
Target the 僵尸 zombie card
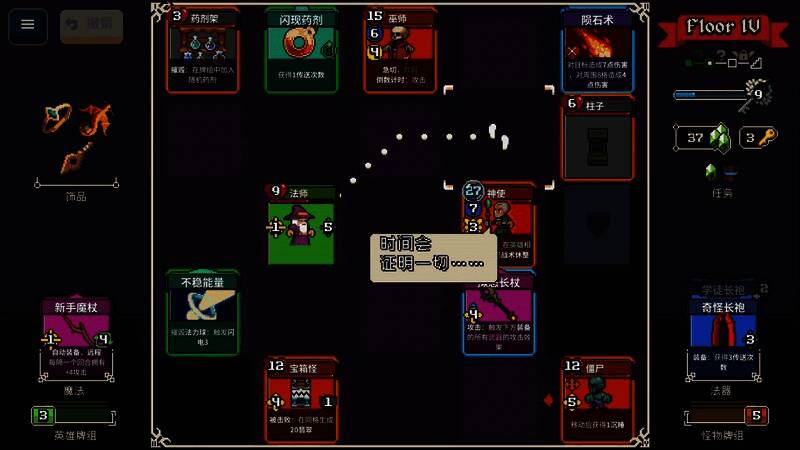tap(598, 398)
